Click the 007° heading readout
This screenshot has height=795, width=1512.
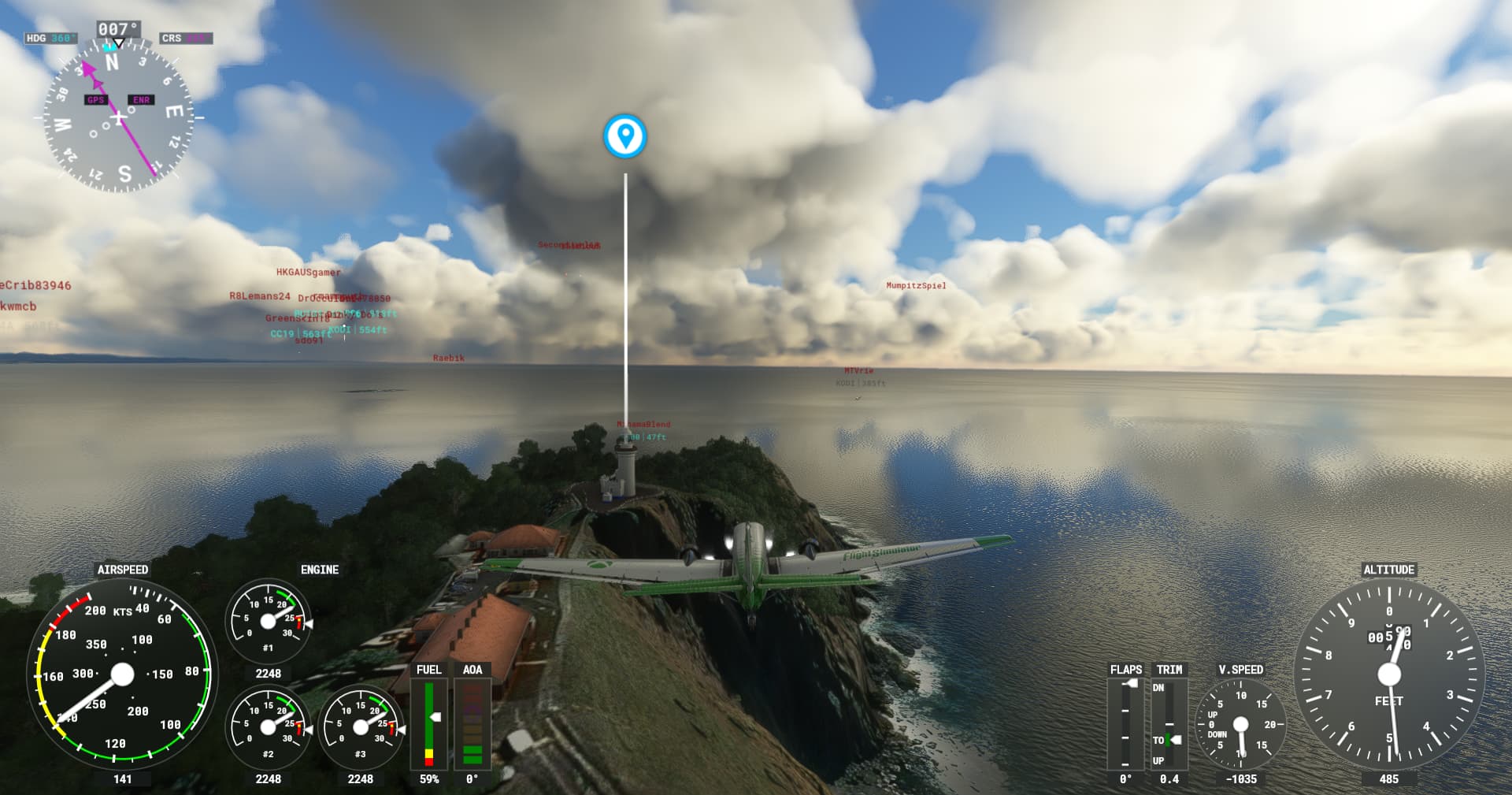pyautogui.click(x=120, y=27)
